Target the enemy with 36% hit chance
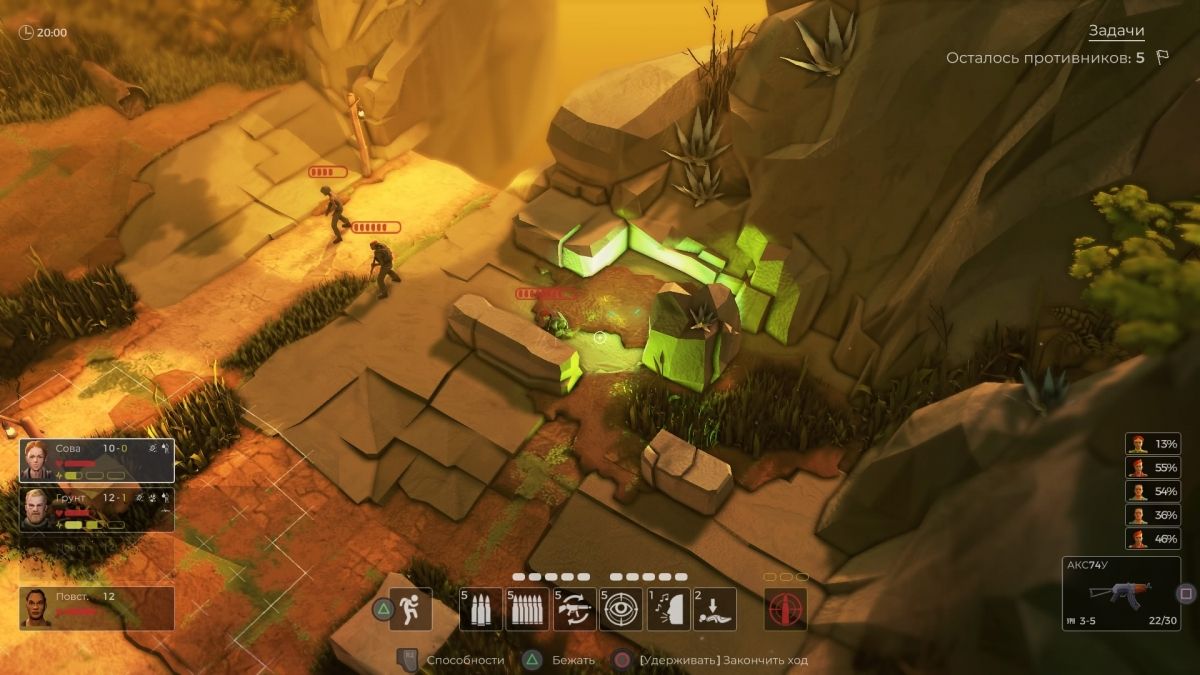The width and height of the screenshot is (1200, 675). click(x=1151, y=516)
